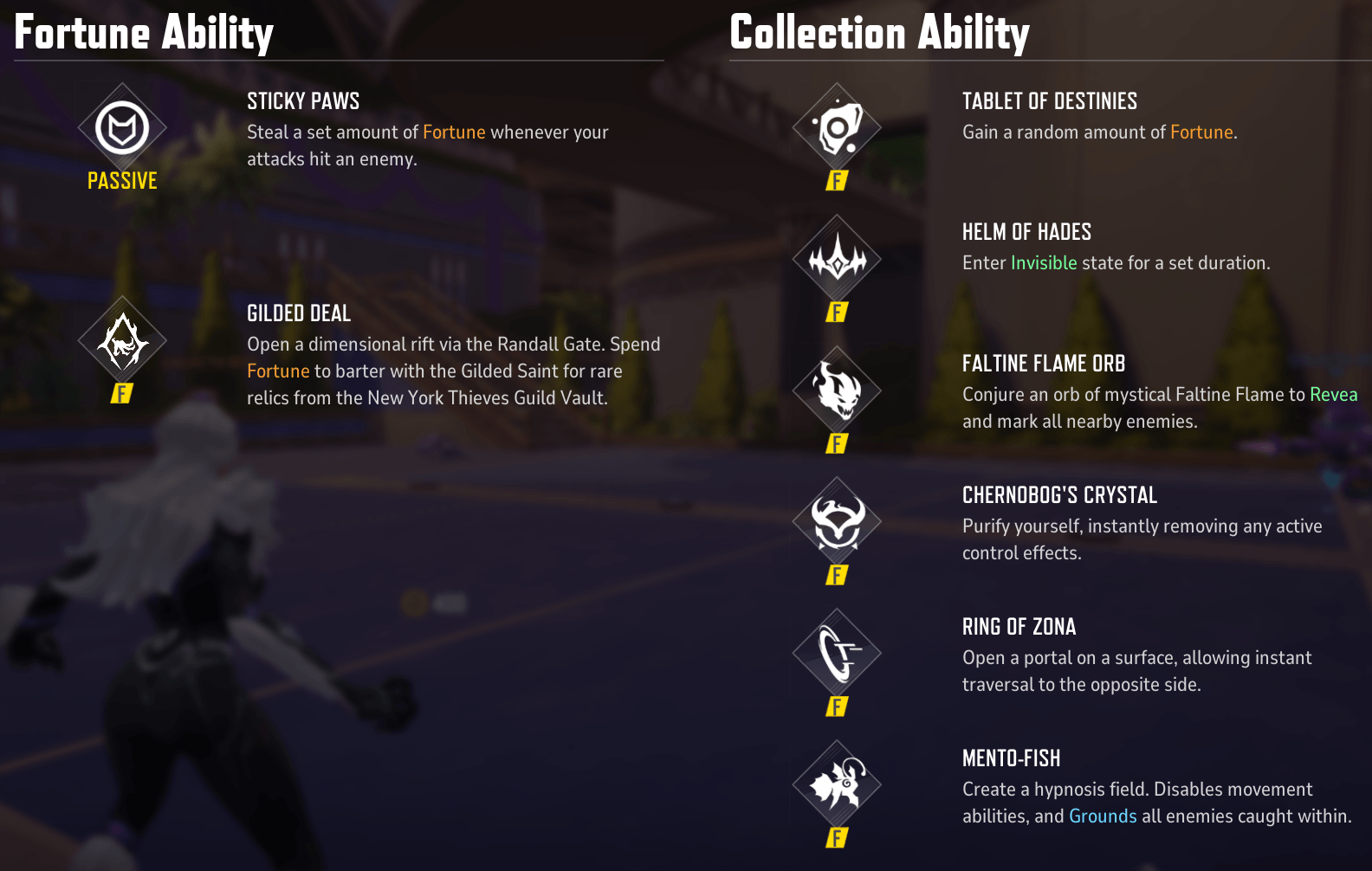The height and width of the screenshot is (871, 1372).
Task: Click the Fortune link in Tablet of Destinies description
Action: [1201, 132]
